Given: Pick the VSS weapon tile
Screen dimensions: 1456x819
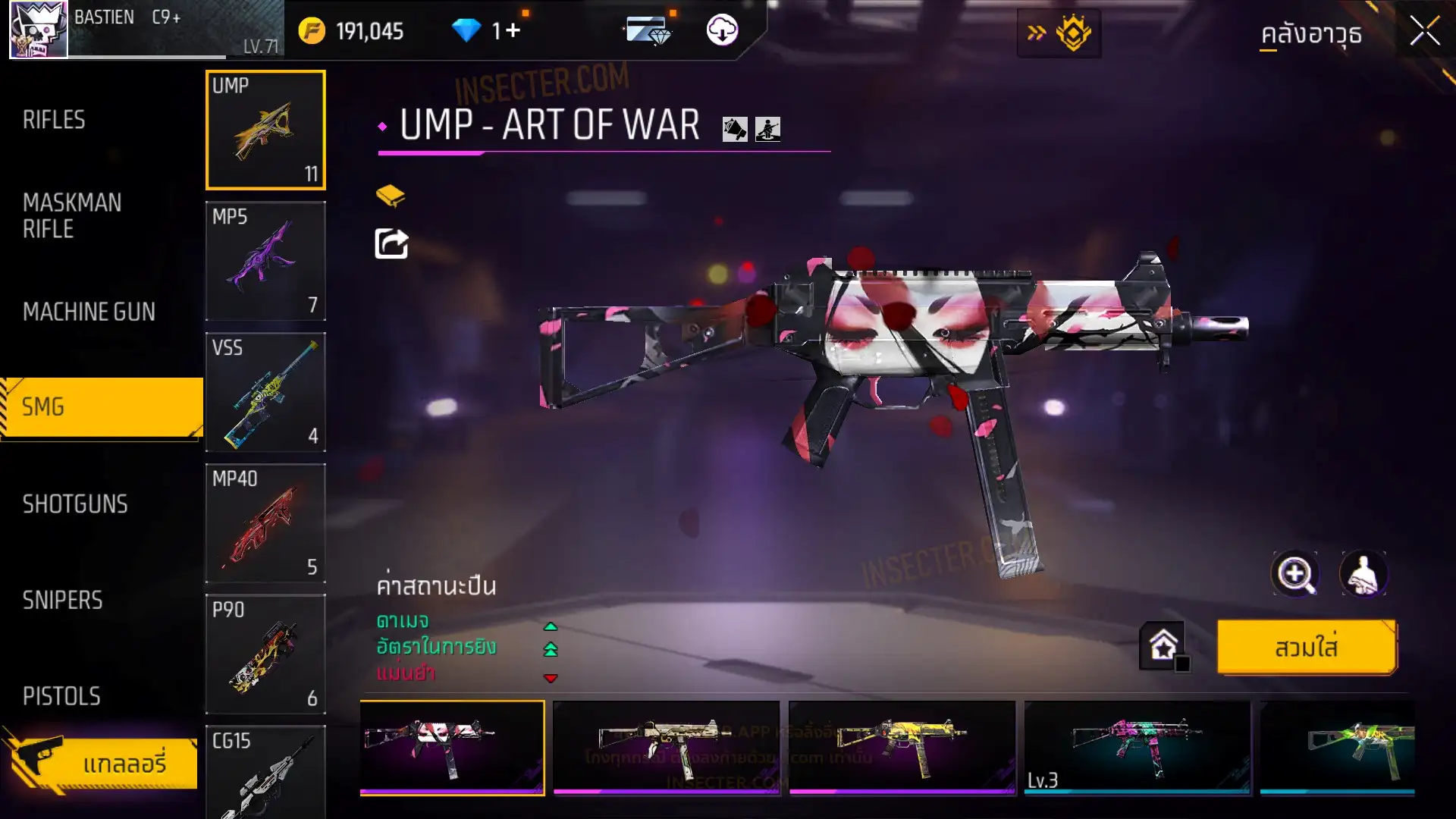Looking at the screenshot, I should coord(265,392).
